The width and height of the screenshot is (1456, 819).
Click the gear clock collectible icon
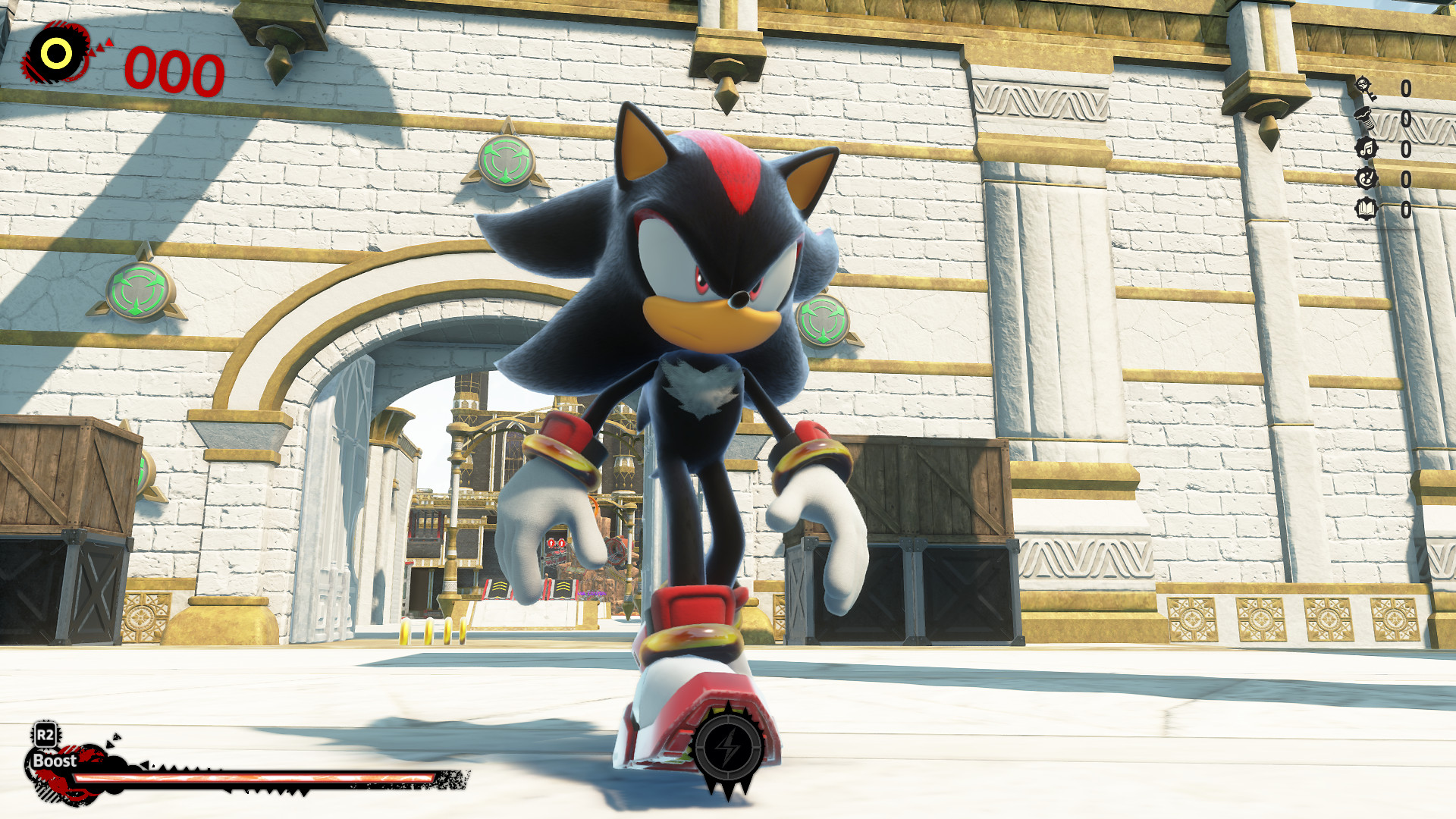point(1365,178)
